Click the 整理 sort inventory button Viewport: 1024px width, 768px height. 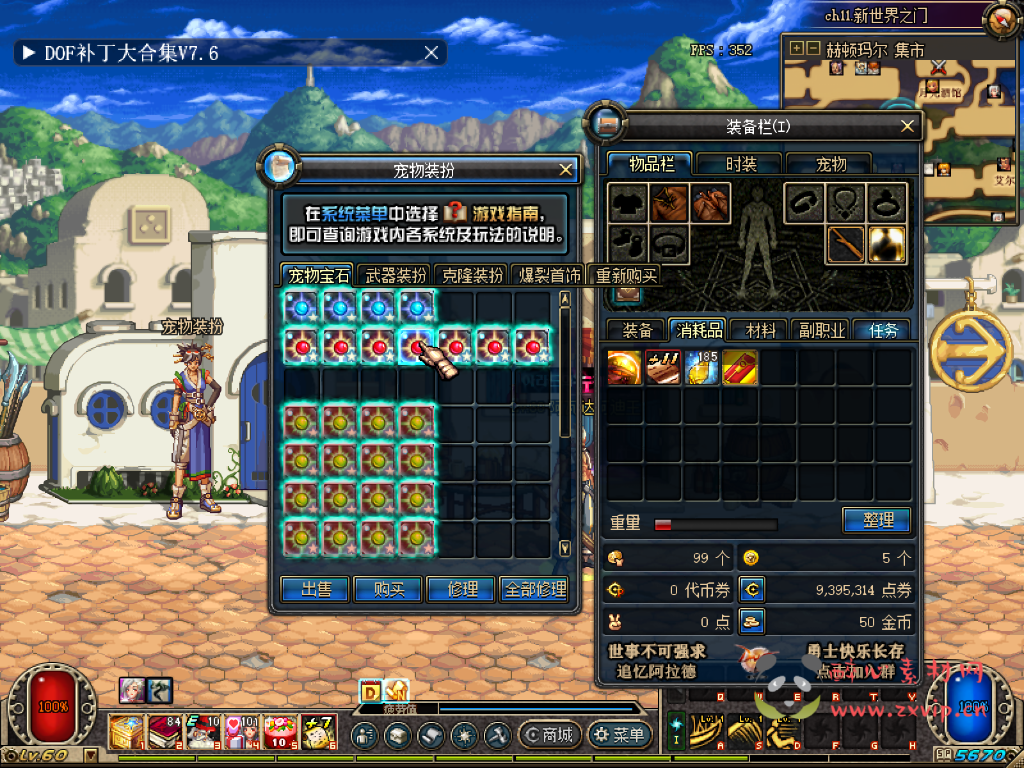[876, 520]
